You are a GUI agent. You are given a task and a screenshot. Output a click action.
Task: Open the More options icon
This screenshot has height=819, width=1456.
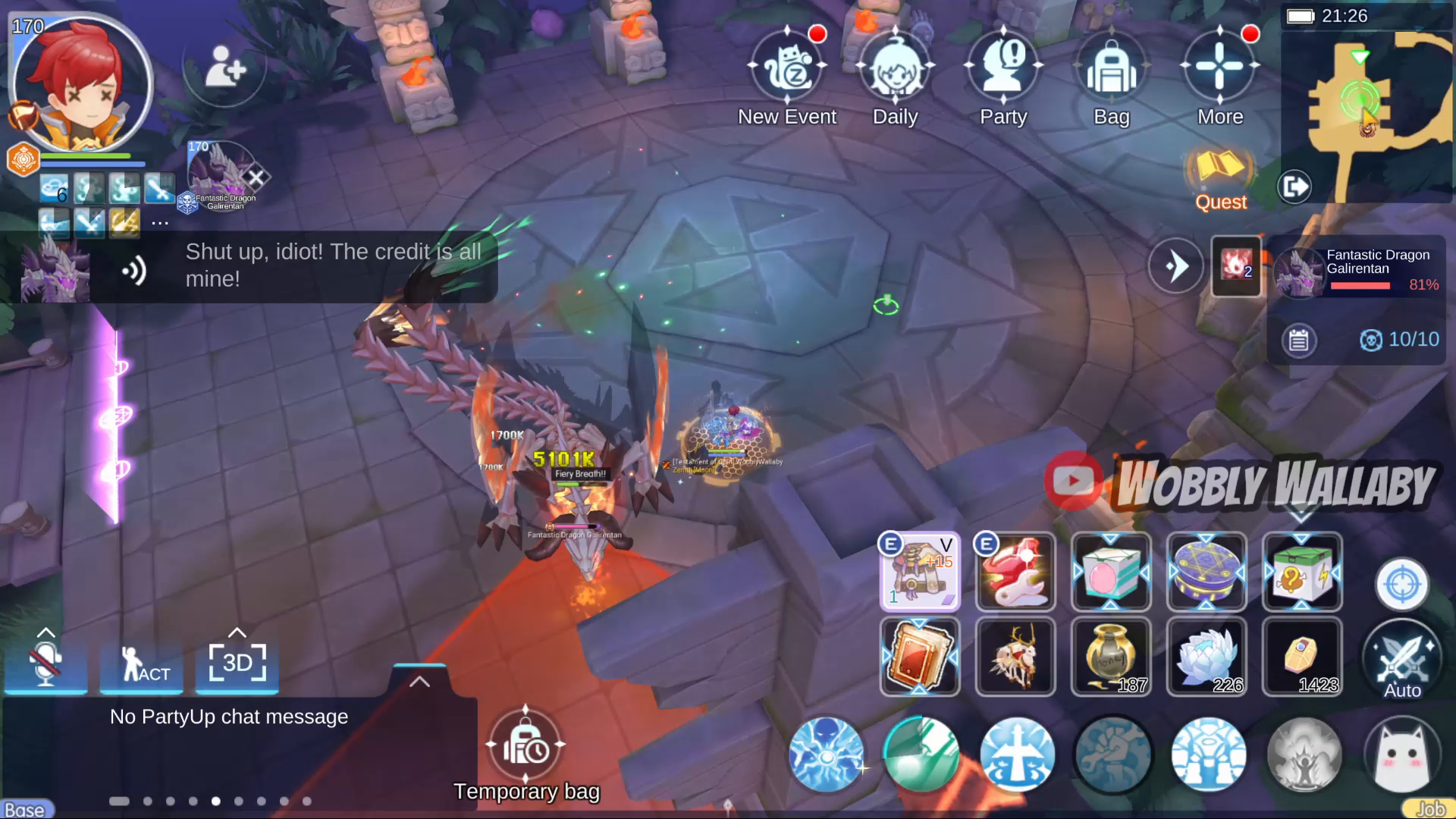pyautogui.click(x=1219, y=68)
